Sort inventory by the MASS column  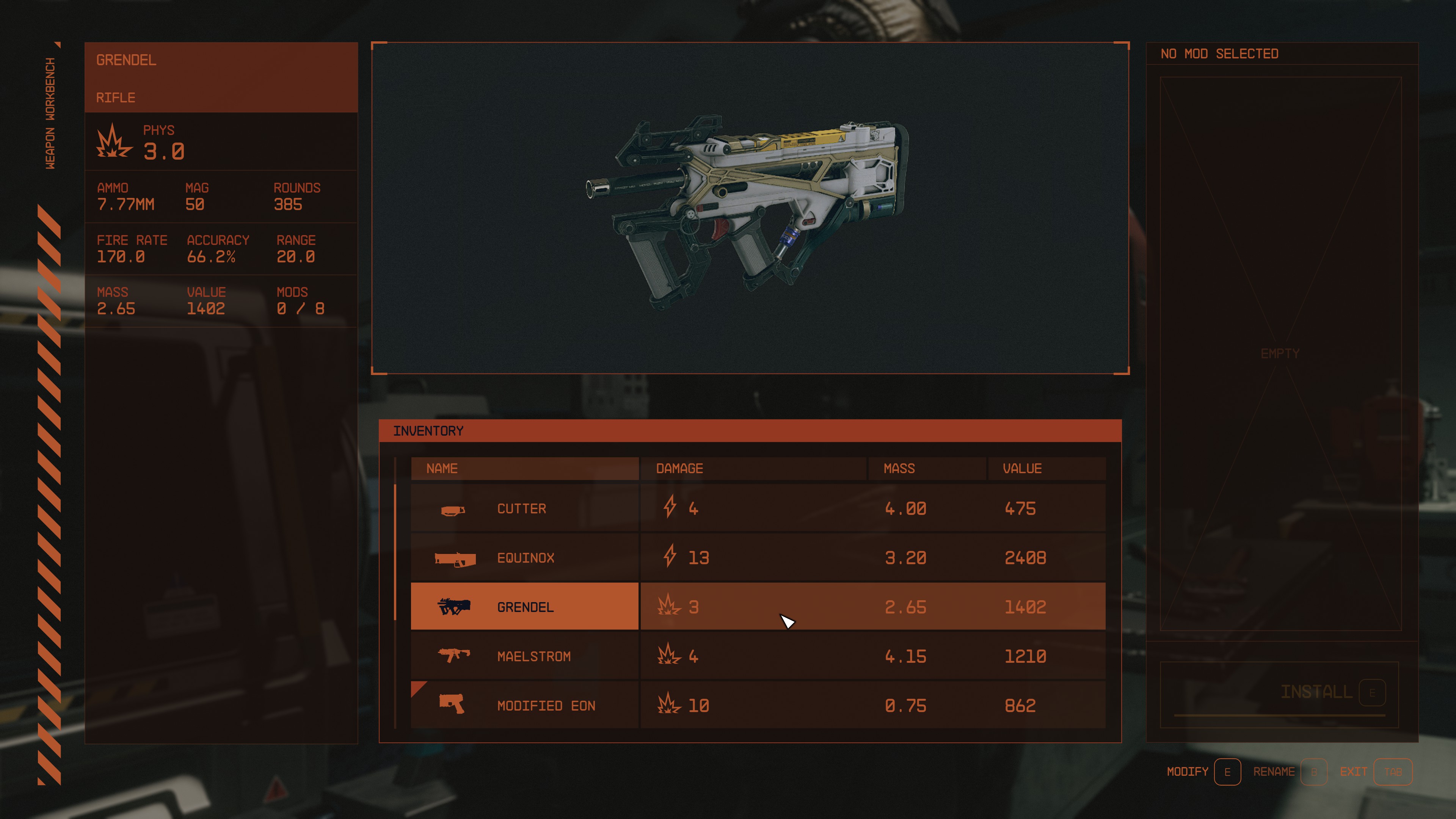point(899,468)
